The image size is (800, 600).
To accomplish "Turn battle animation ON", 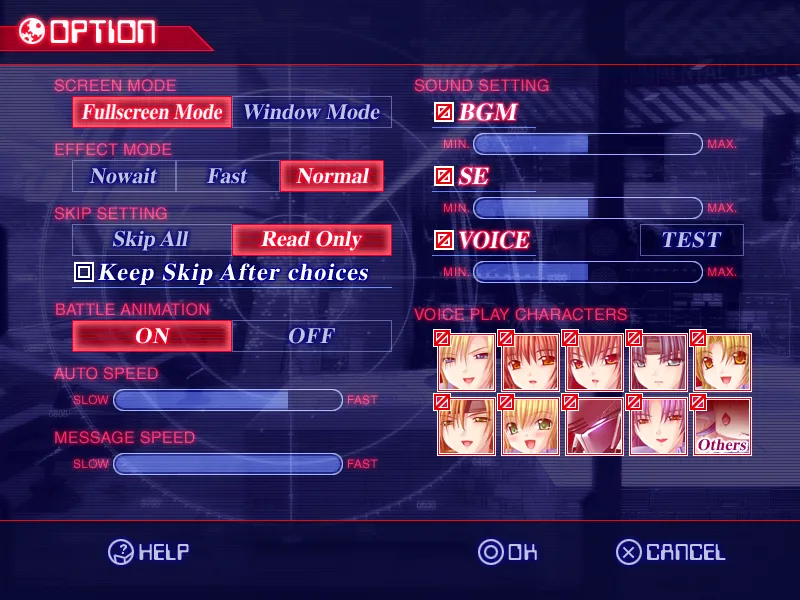I will 152,336.
